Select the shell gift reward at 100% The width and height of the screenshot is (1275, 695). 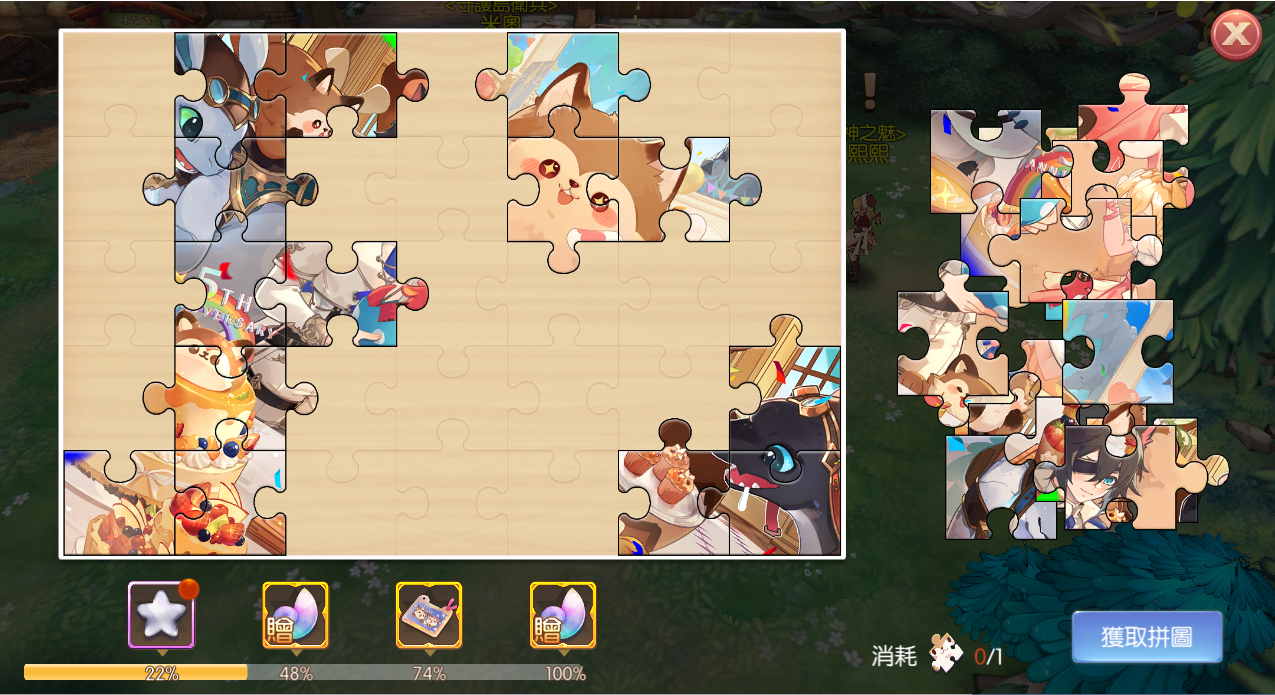pos(563,615)
